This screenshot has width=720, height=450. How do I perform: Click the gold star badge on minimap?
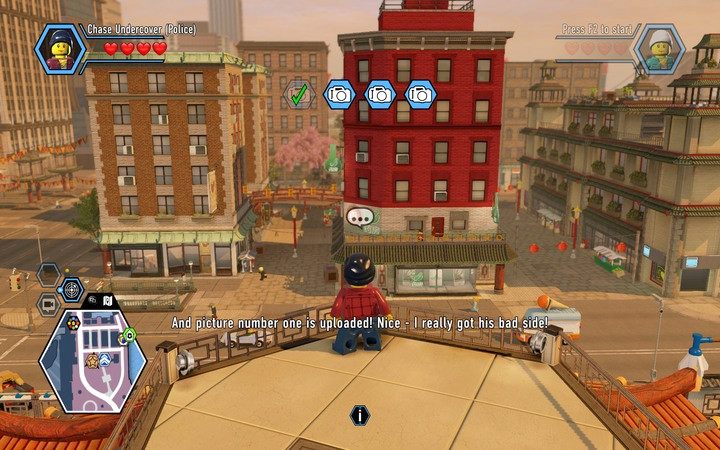coord(91,361)
